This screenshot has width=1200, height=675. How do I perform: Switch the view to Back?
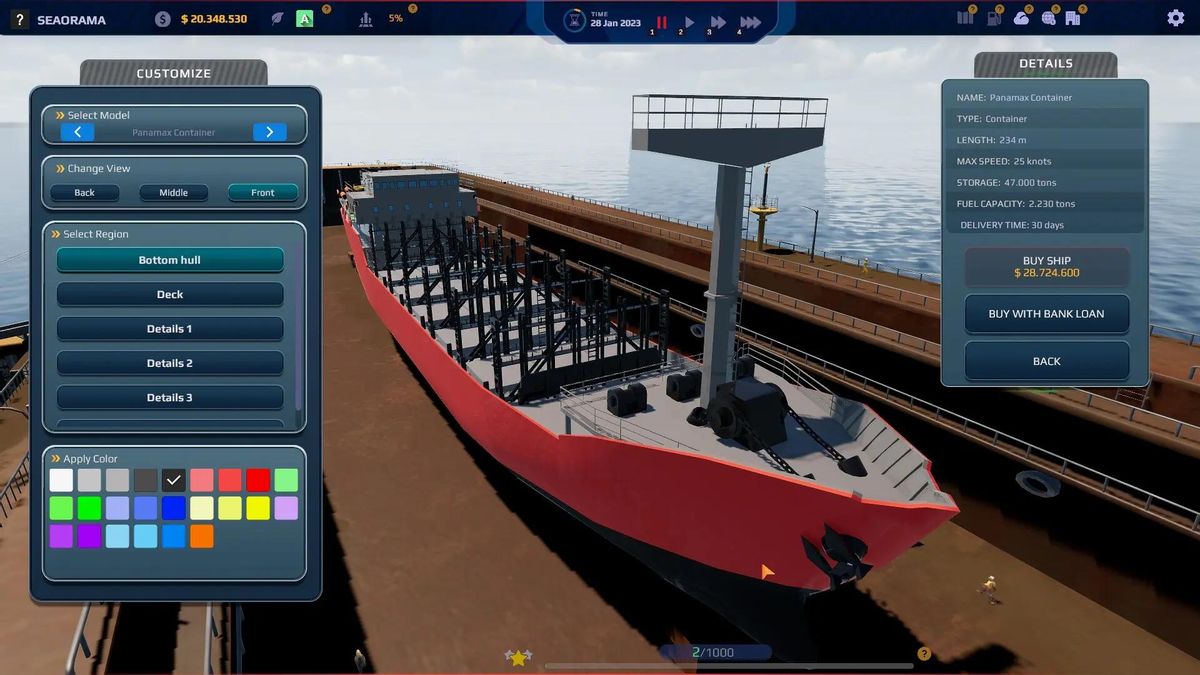[x=84, y=192]
